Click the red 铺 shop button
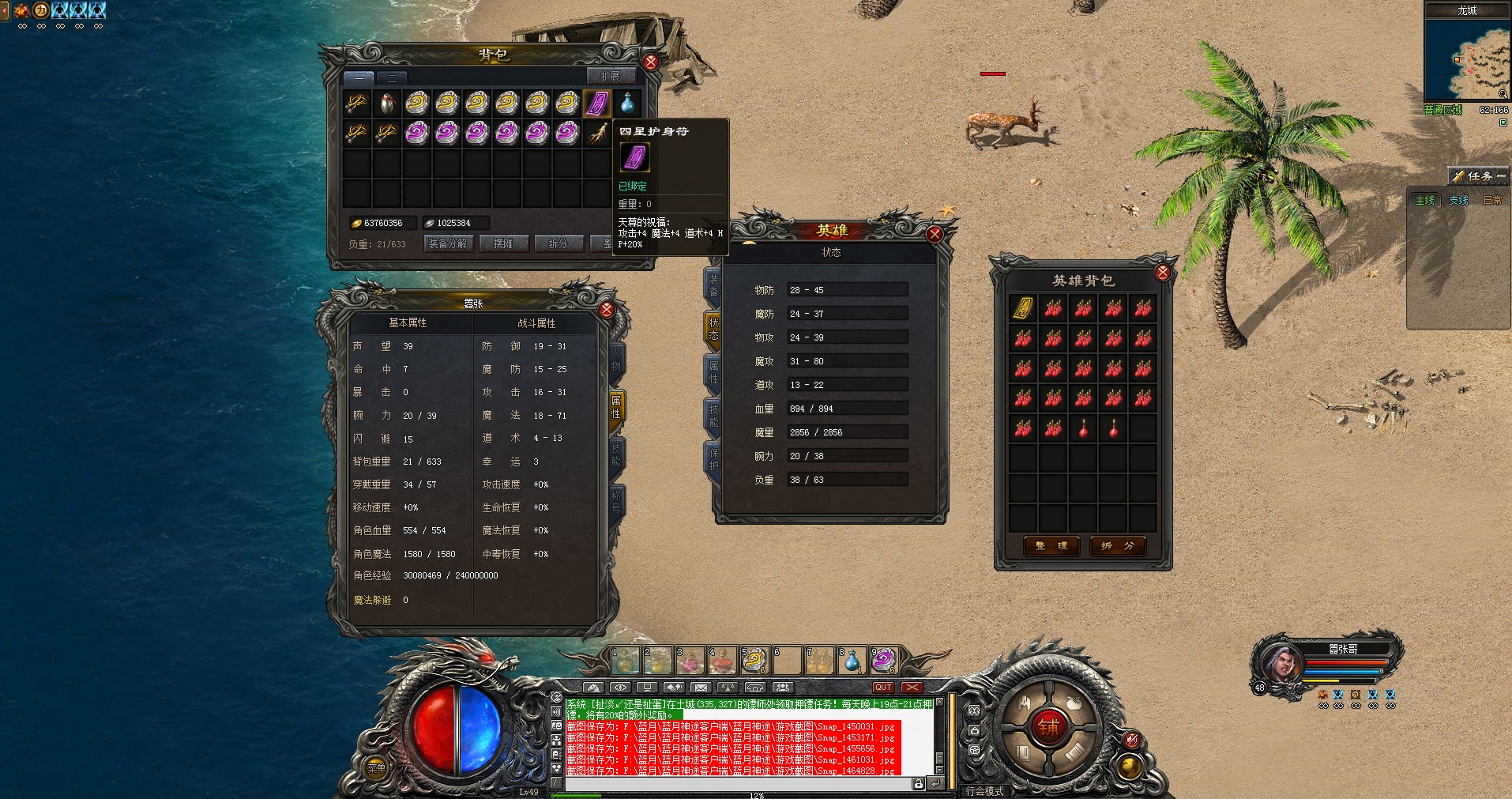 pyautogui.click(x=1048, y=727)
